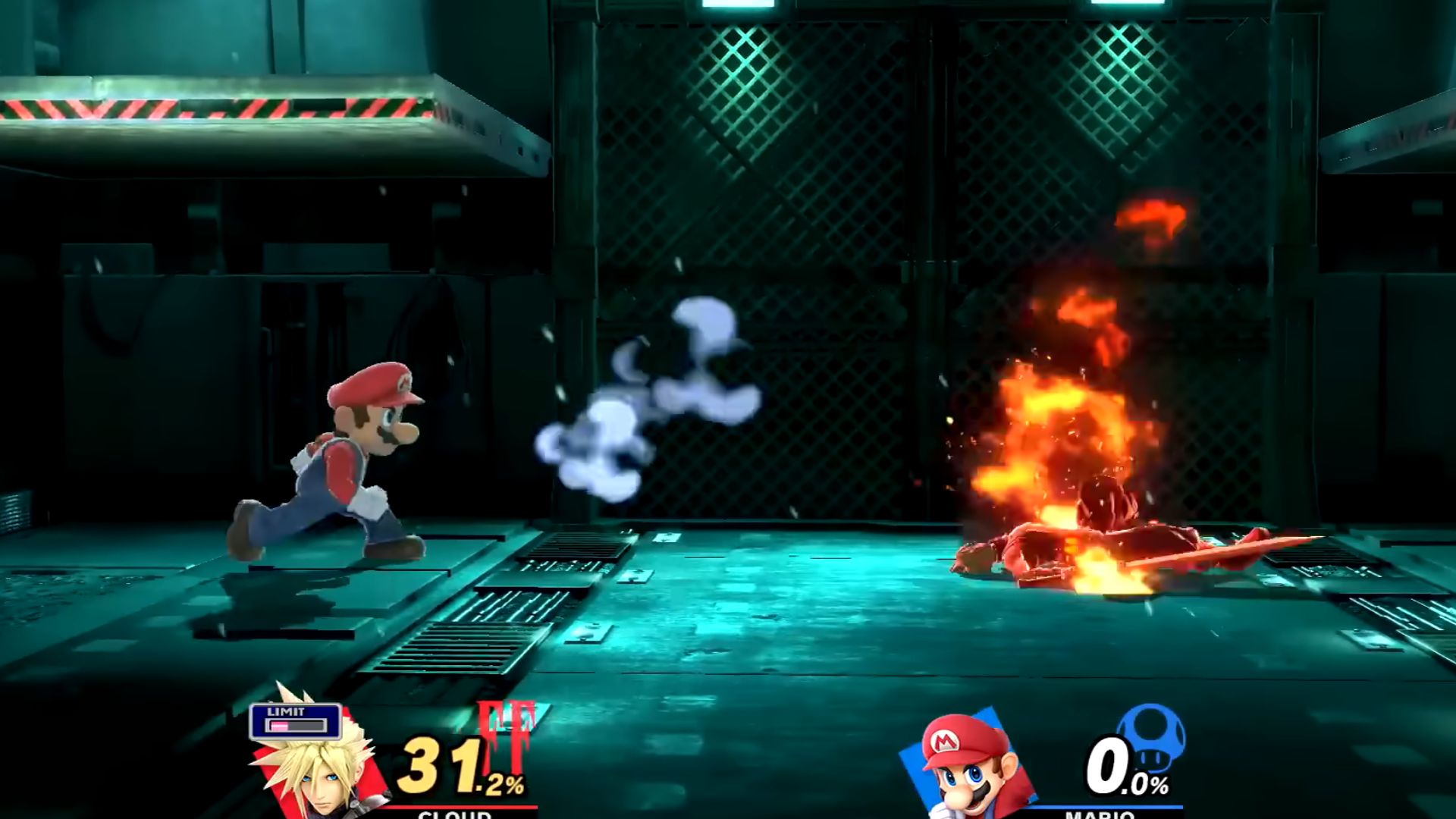The height and width of the screenshot is (819, 1456).
Task: Select Mario's character portrait in the HUD
Action: (x=969, y=766)
